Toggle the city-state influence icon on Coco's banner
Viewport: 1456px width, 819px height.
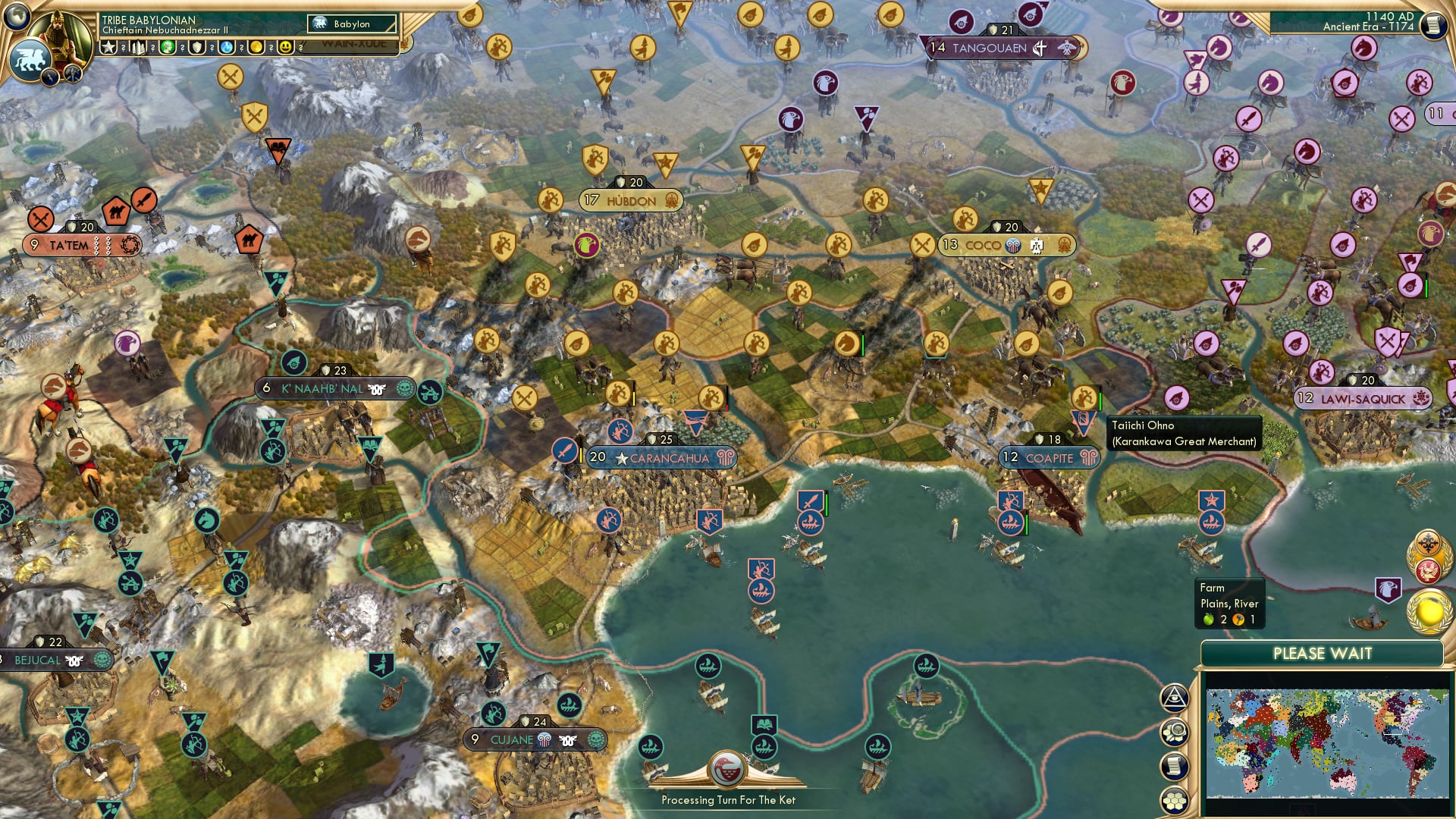pos(1012,245)
